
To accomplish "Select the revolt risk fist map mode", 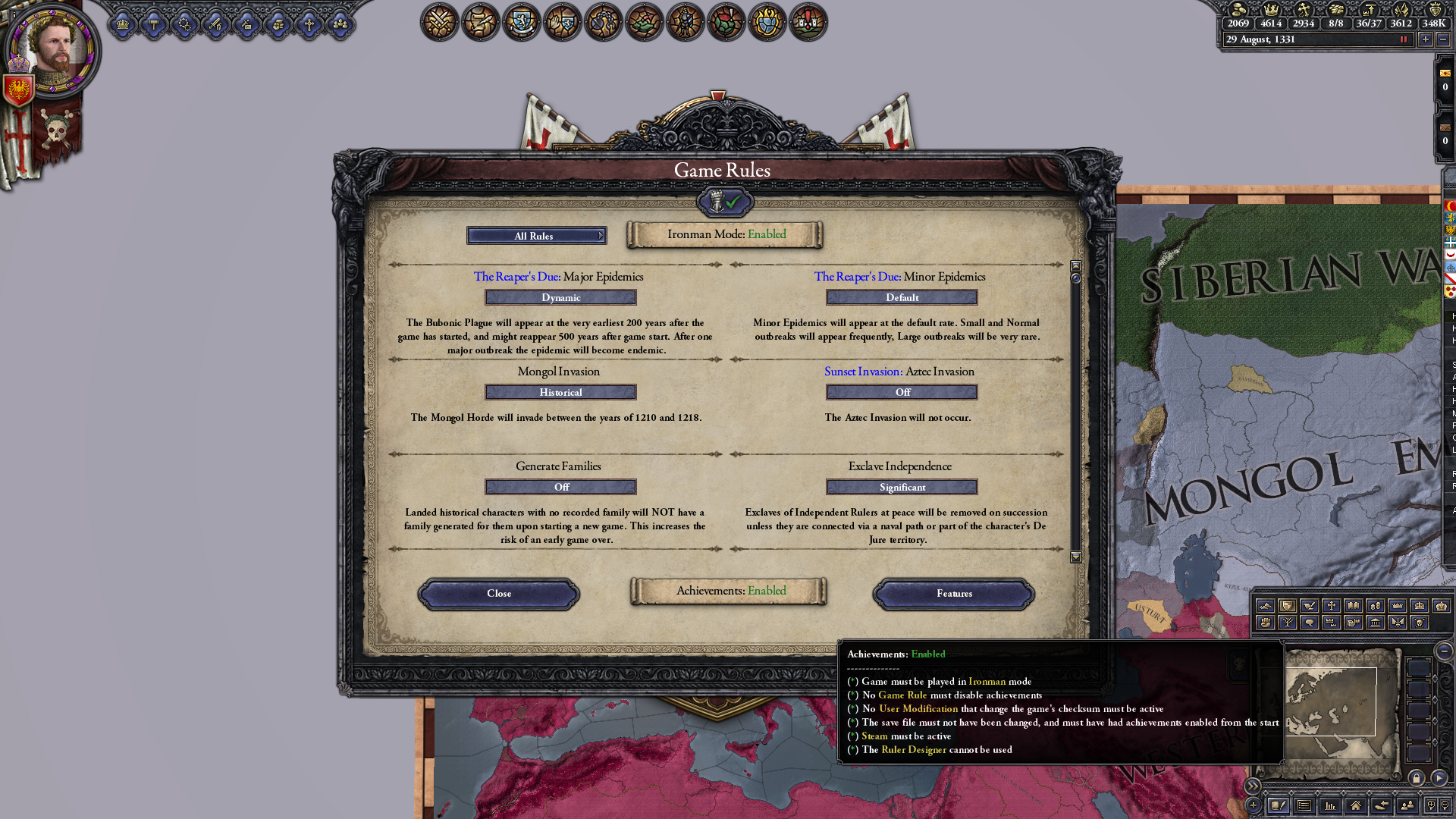I will click(1266, 623).
